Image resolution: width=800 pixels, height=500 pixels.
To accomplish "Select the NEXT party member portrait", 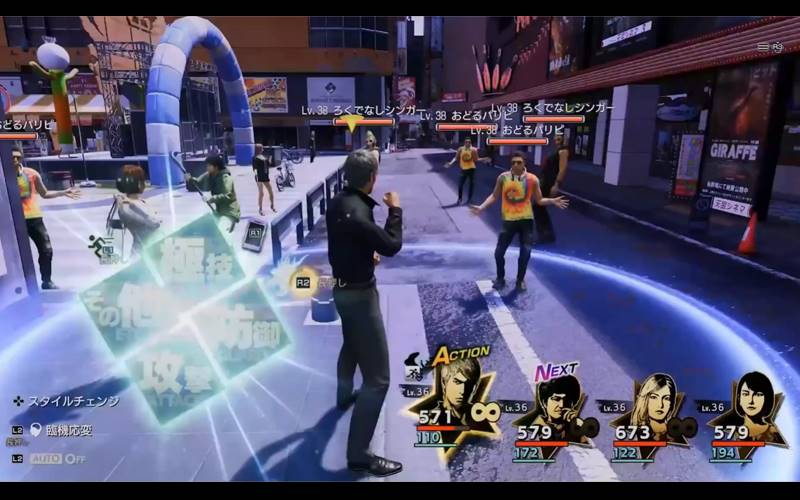I will pyautogui.click(x=554, y=408).
